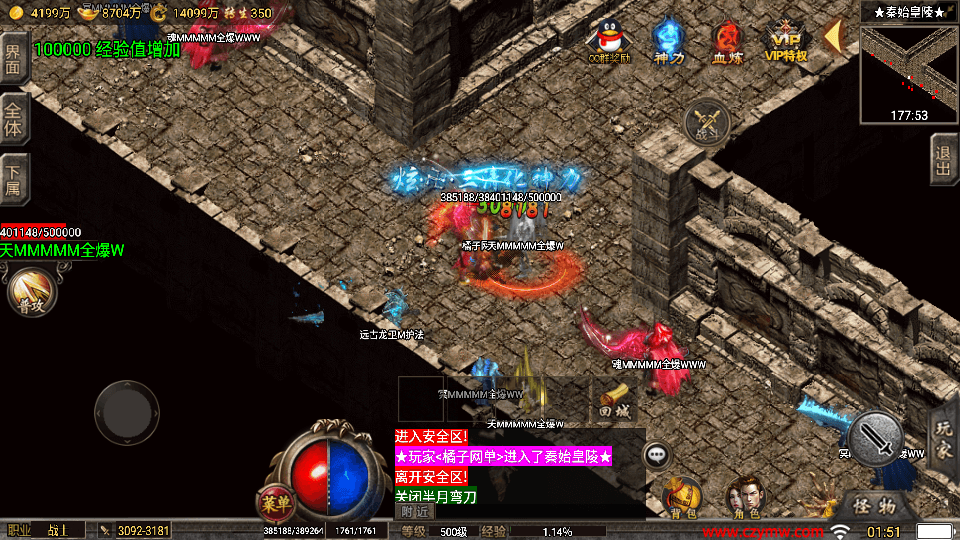Open the QQ群奖励 penguin icon
This screenshot has height=540, width=960.
tap(609, 40)
